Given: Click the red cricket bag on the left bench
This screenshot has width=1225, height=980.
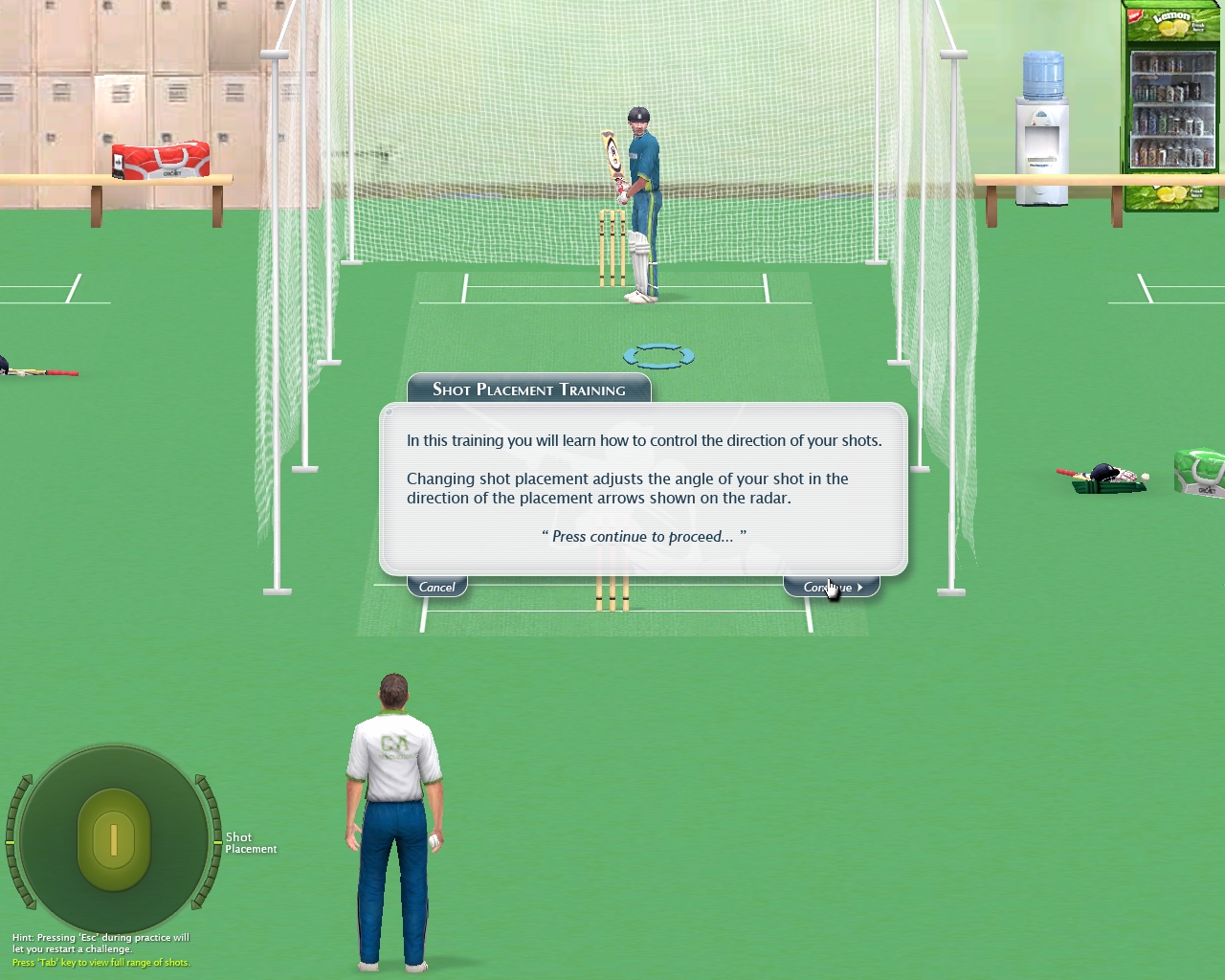Looking at the screenshot, I should (x=163, y=161).
